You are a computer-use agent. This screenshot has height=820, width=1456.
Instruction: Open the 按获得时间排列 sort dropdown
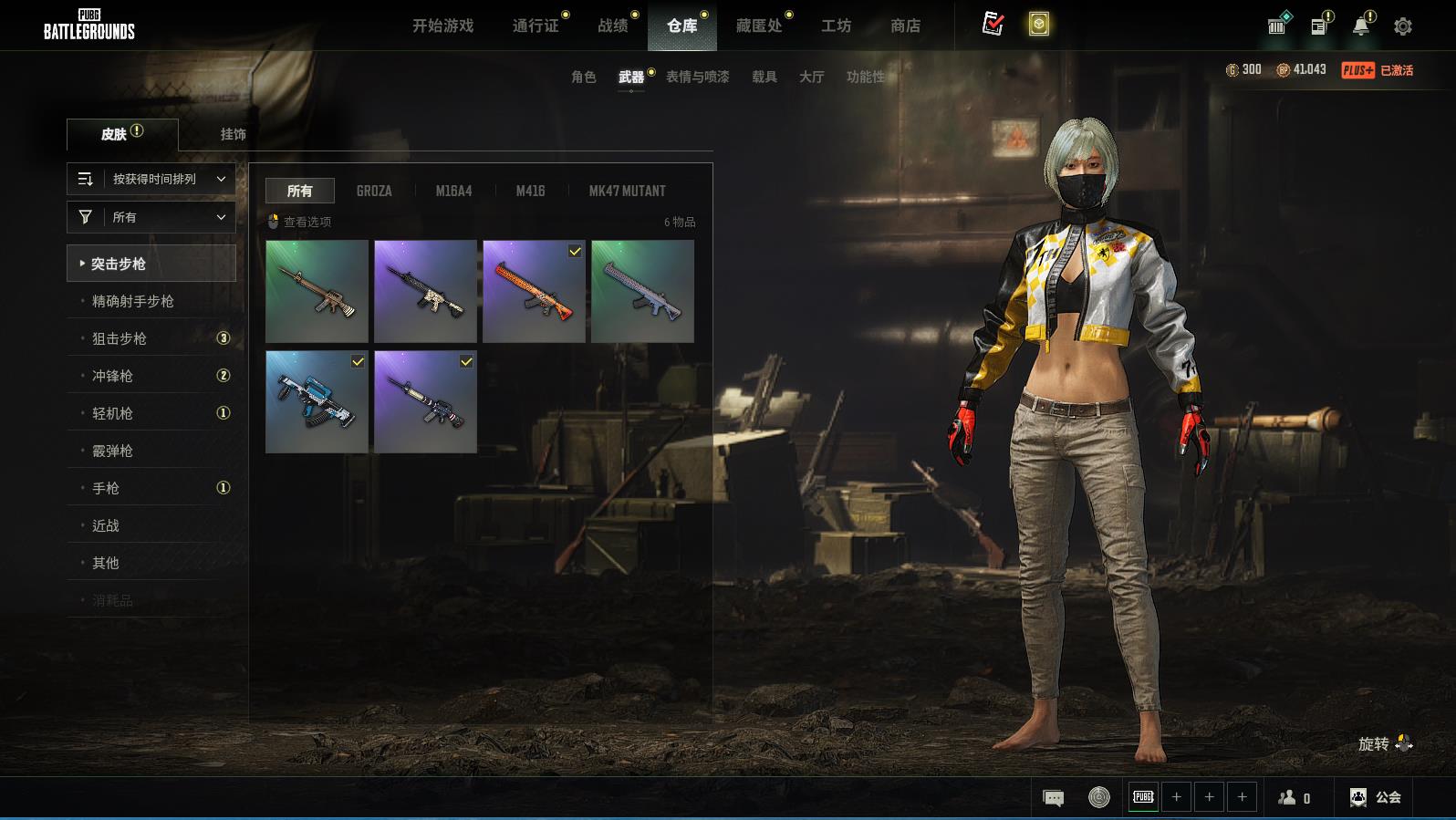151,179
